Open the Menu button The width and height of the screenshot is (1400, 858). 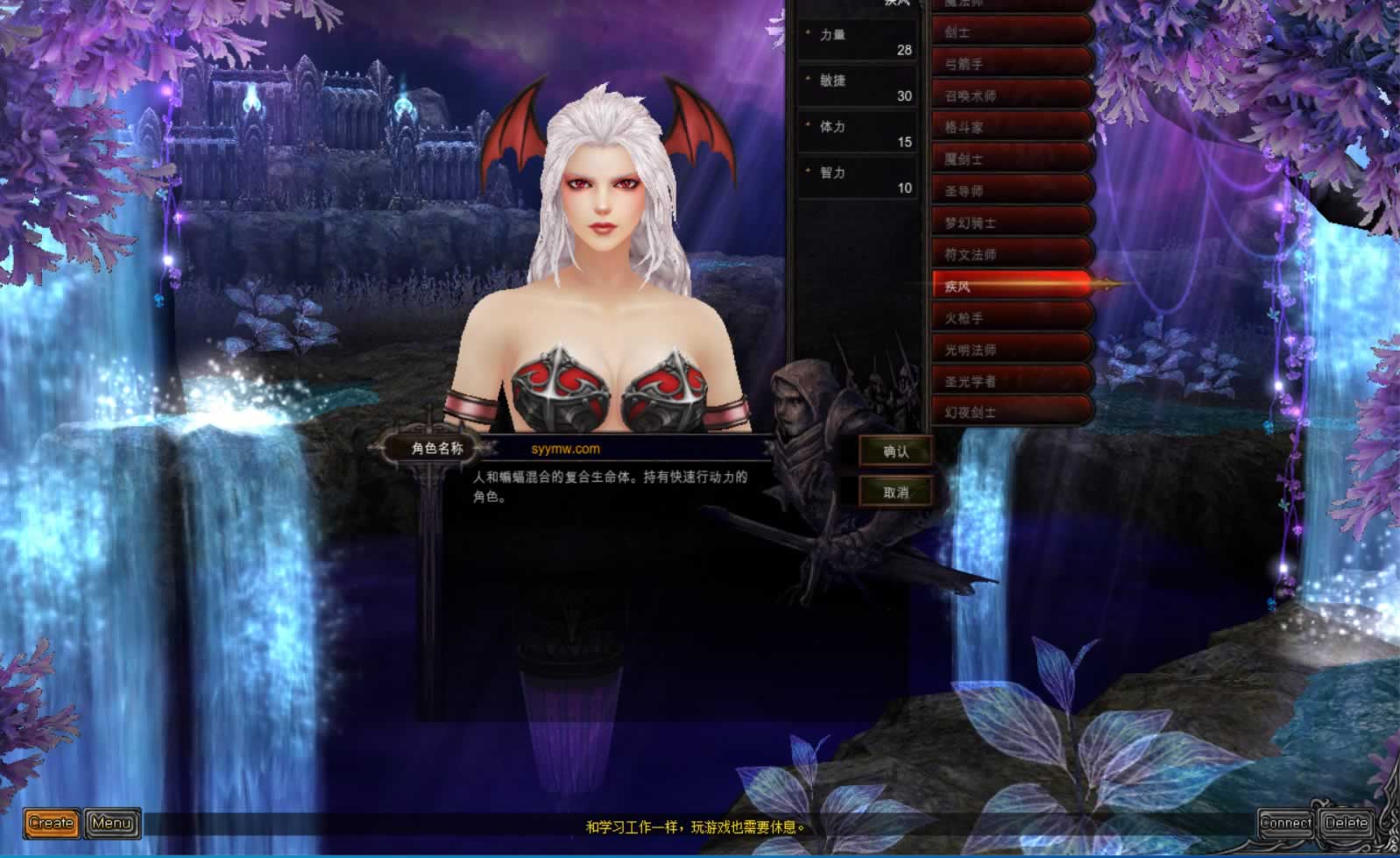click(x=112, y=823)
